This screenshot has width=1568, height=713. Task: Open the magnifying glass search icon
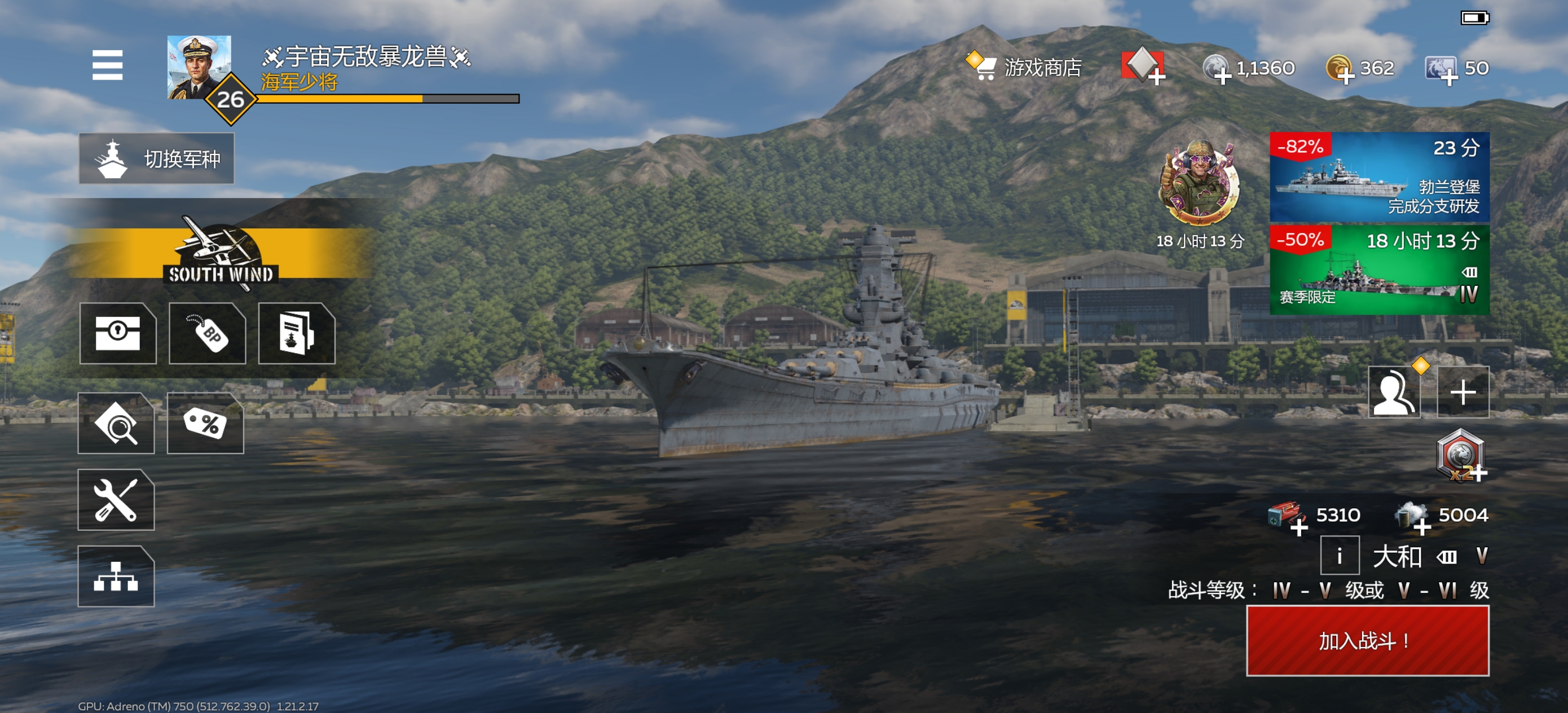pyautogui.click(x=116, y=424)
